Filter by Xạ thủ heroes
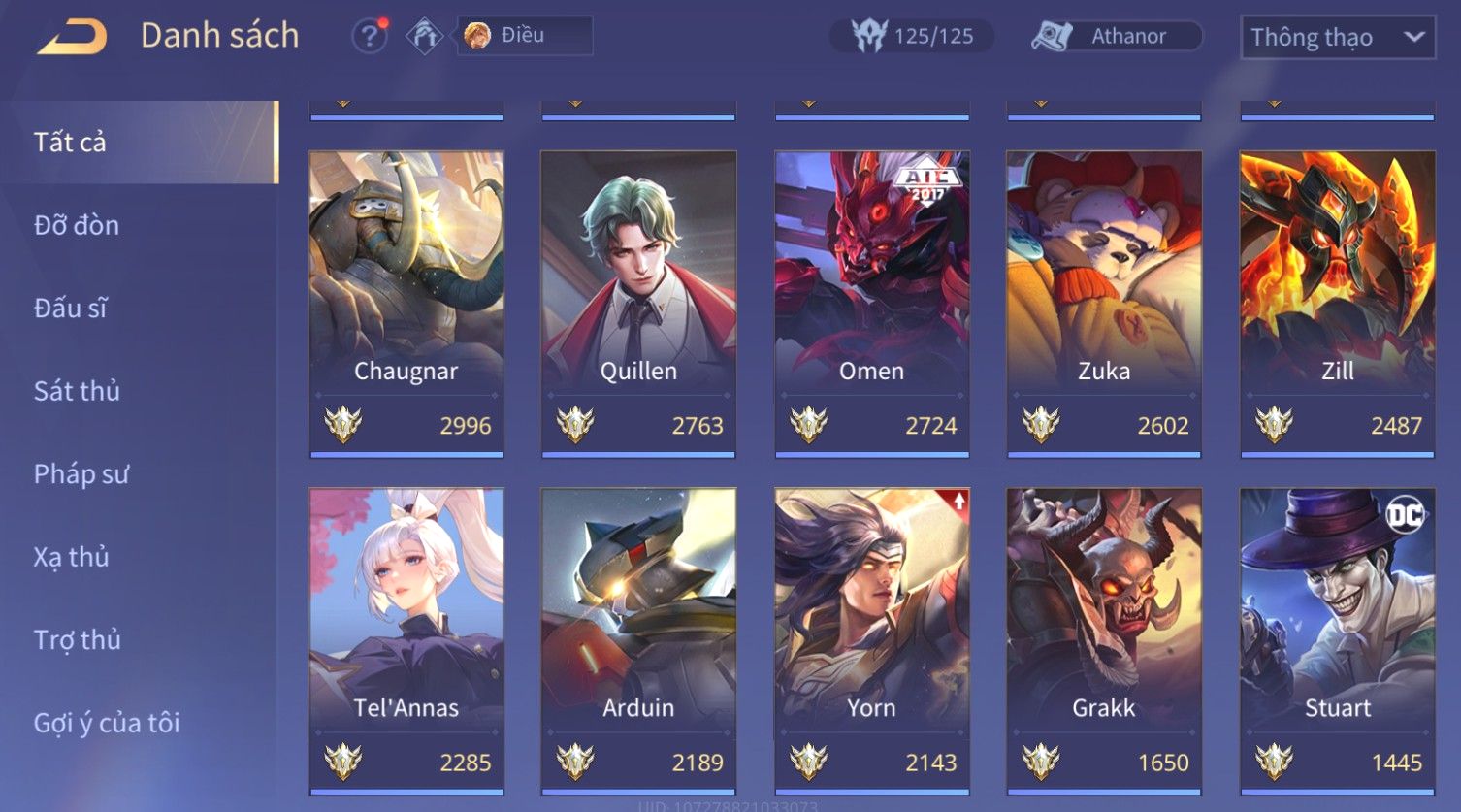The height and width of the screenshot is (812, 1461). 71,557
